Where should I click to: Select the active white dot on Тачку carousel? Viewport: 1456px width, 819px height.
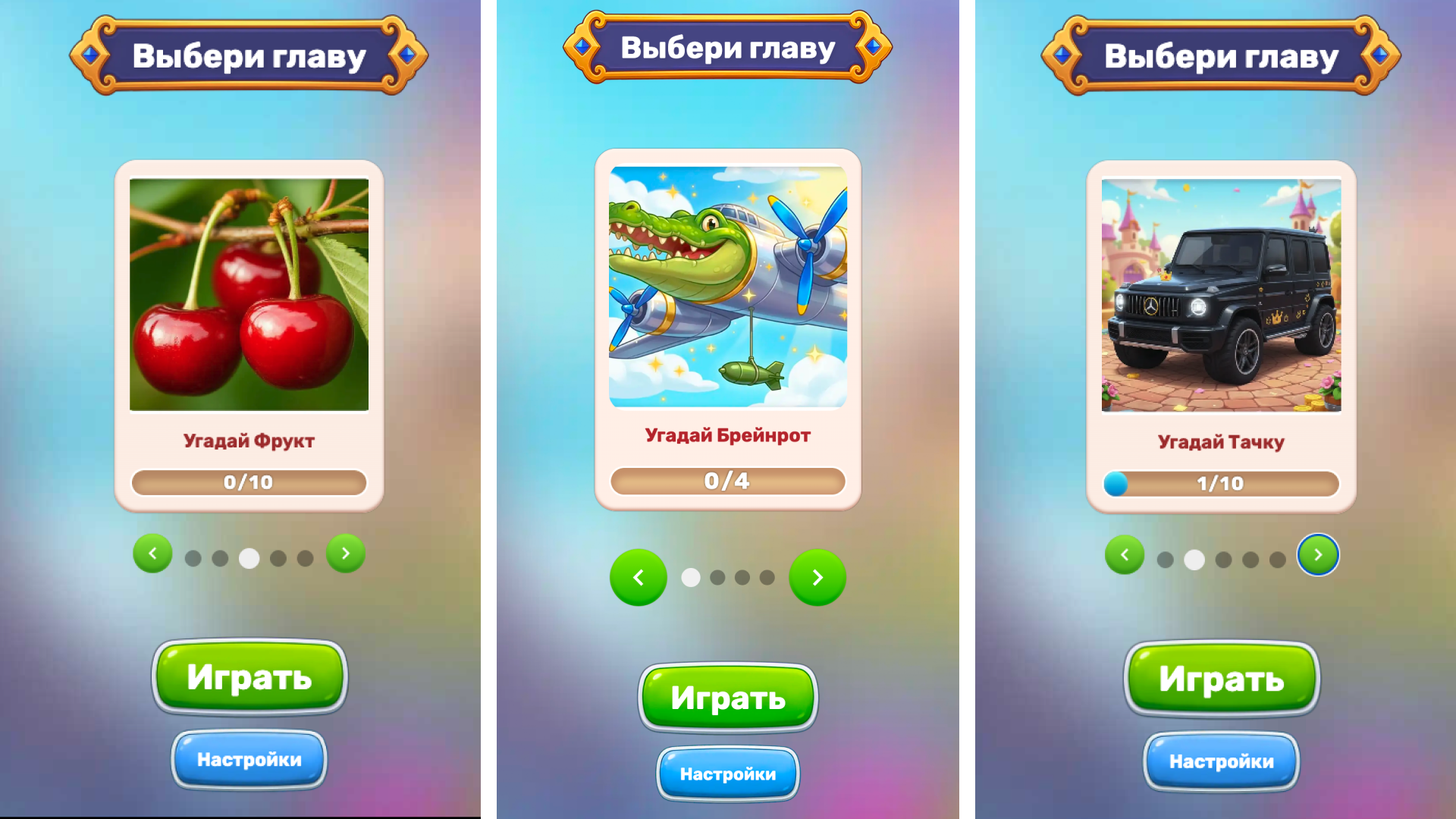tap(1194, 560)
